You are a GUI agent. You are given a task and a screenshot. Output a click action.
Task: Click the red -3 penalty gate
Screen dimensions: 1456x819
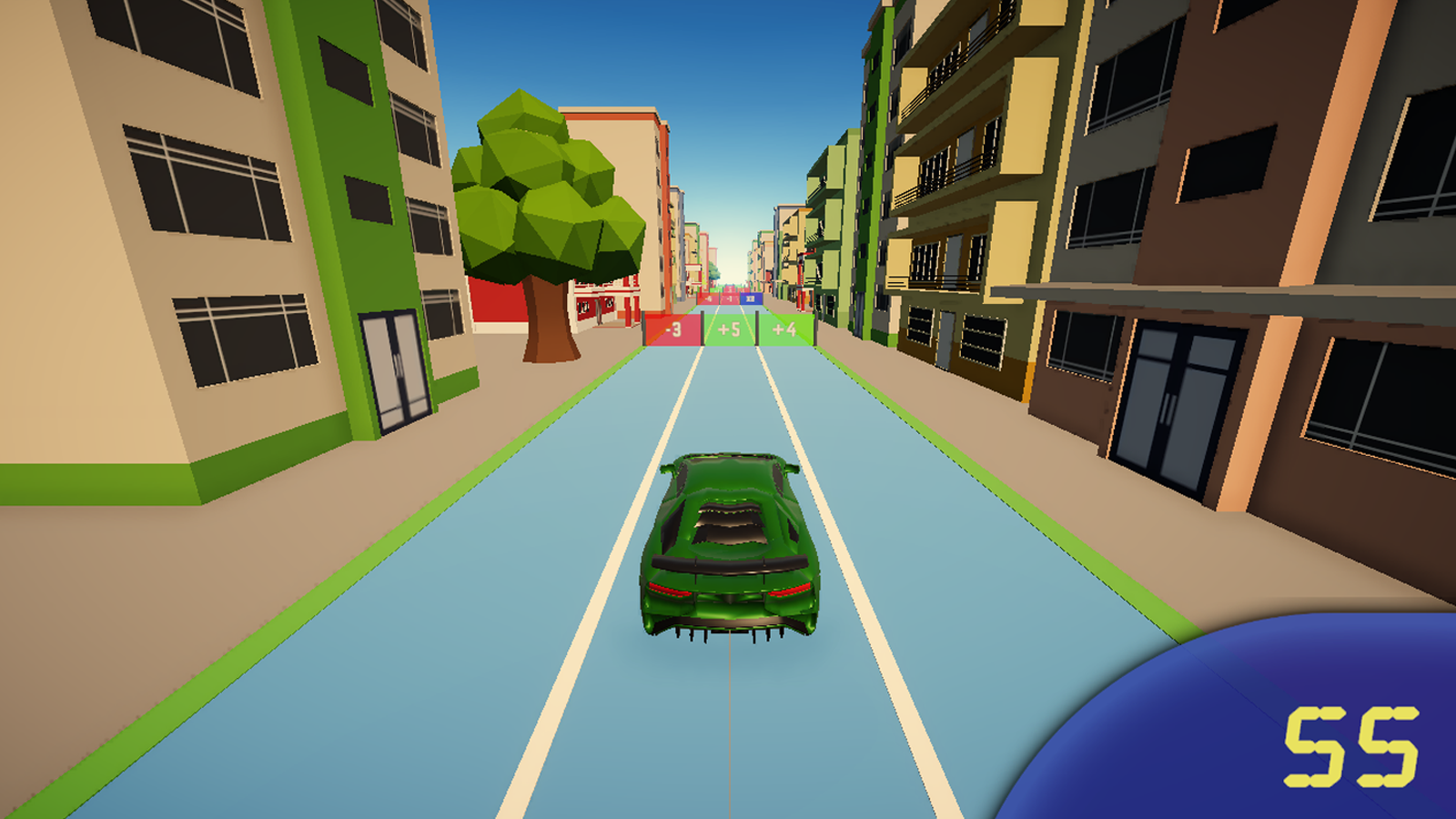[x=673, y=329]
